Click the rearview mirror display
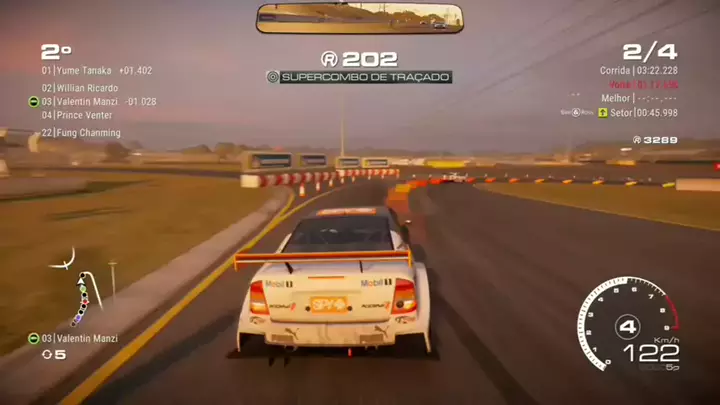This screenshot has width=720, height=405. 359,18
